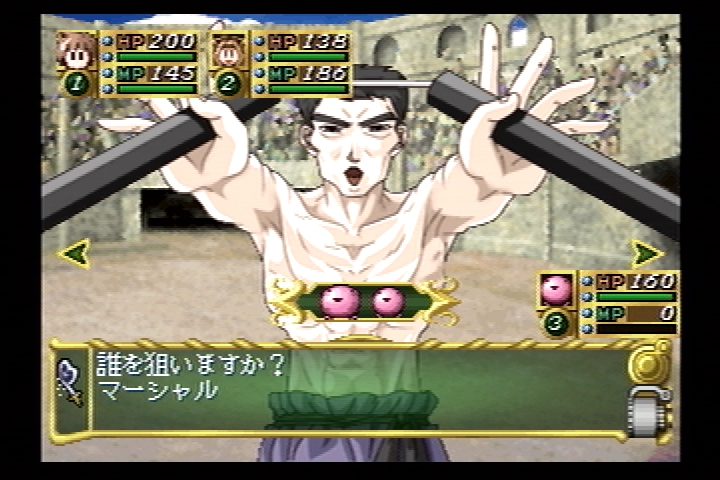Click the left green target arrow
Image resolution: width=720 pixels, height=480 pixels.
73,253
